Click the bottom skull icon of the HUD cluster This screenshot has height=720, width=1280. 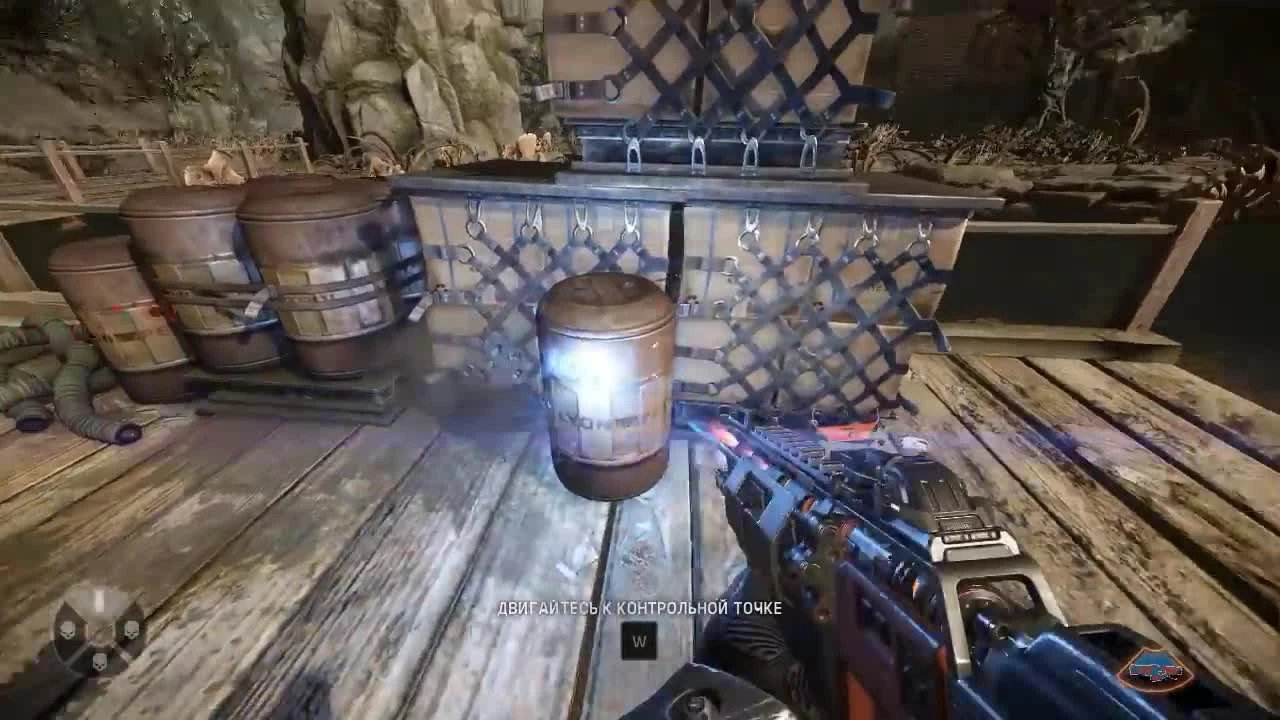(99, 662)
